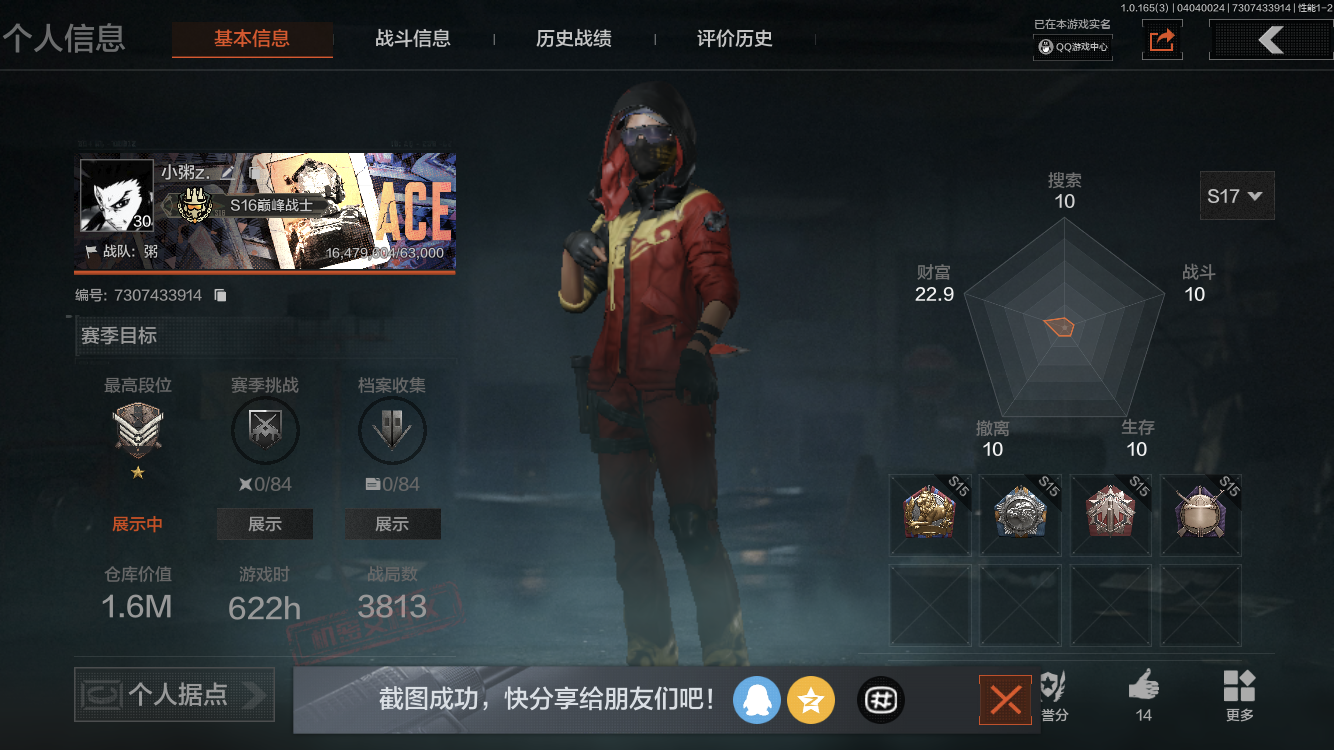Image resolution: width=1334 pixels, height=750 pixels.
Task: Click the copy icon beside 编号 7307433914
Action: pyautogui.click(x=221, y=295)
